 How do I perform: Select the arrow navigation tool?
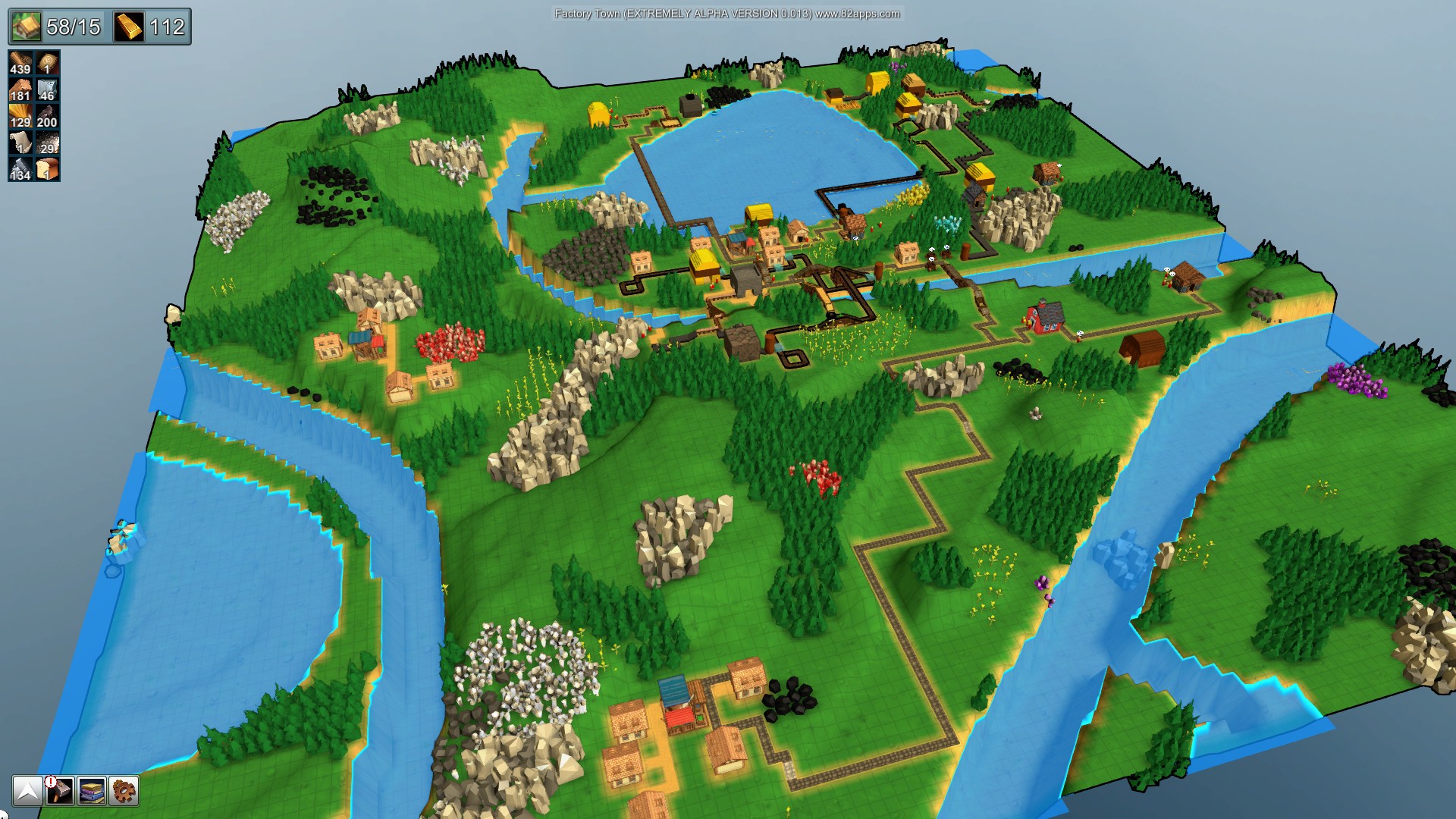point(28,792)
